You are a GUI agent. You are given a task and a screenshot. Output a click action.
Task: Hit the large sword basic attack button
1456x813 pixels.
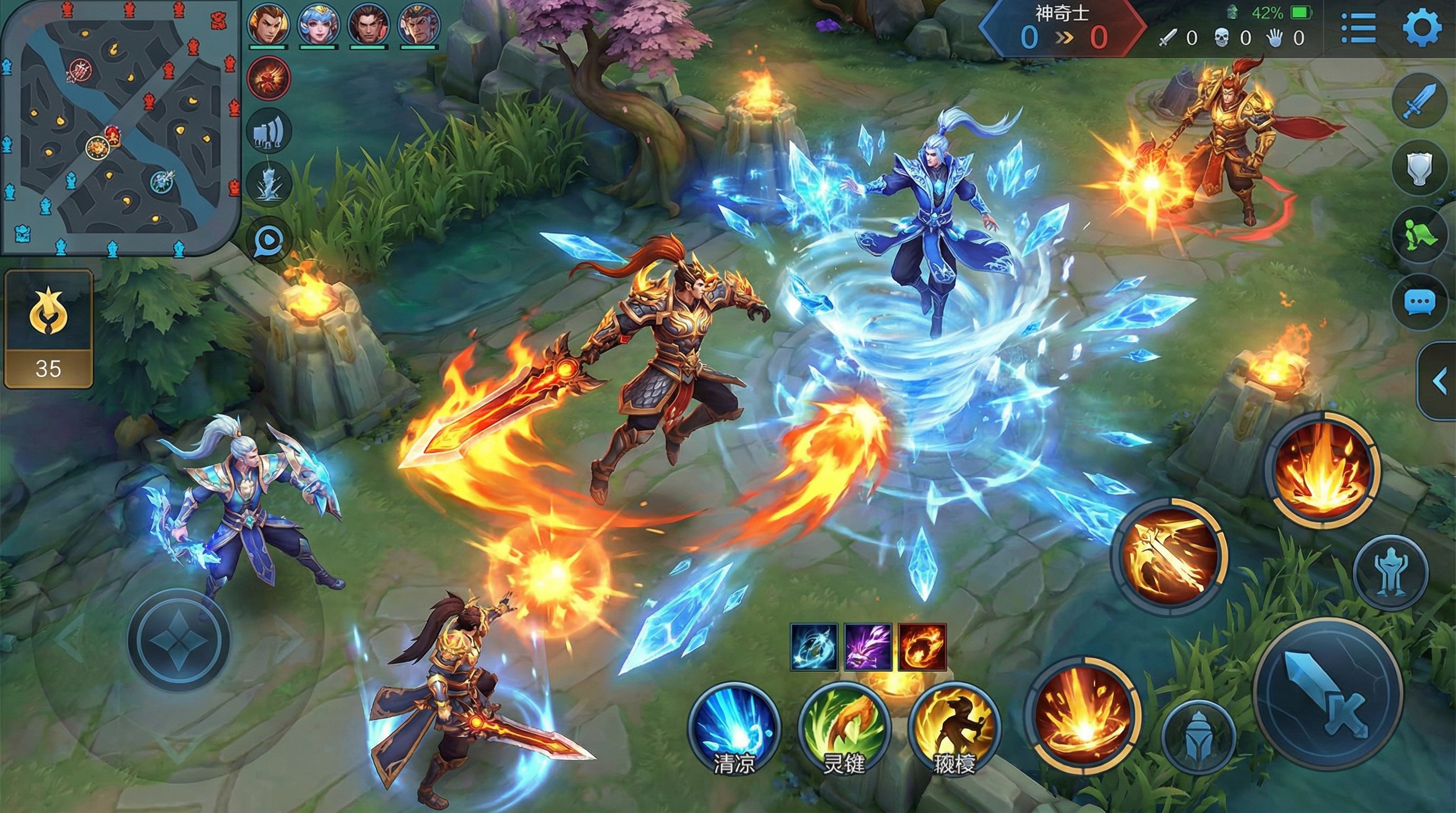(1327, 694)
